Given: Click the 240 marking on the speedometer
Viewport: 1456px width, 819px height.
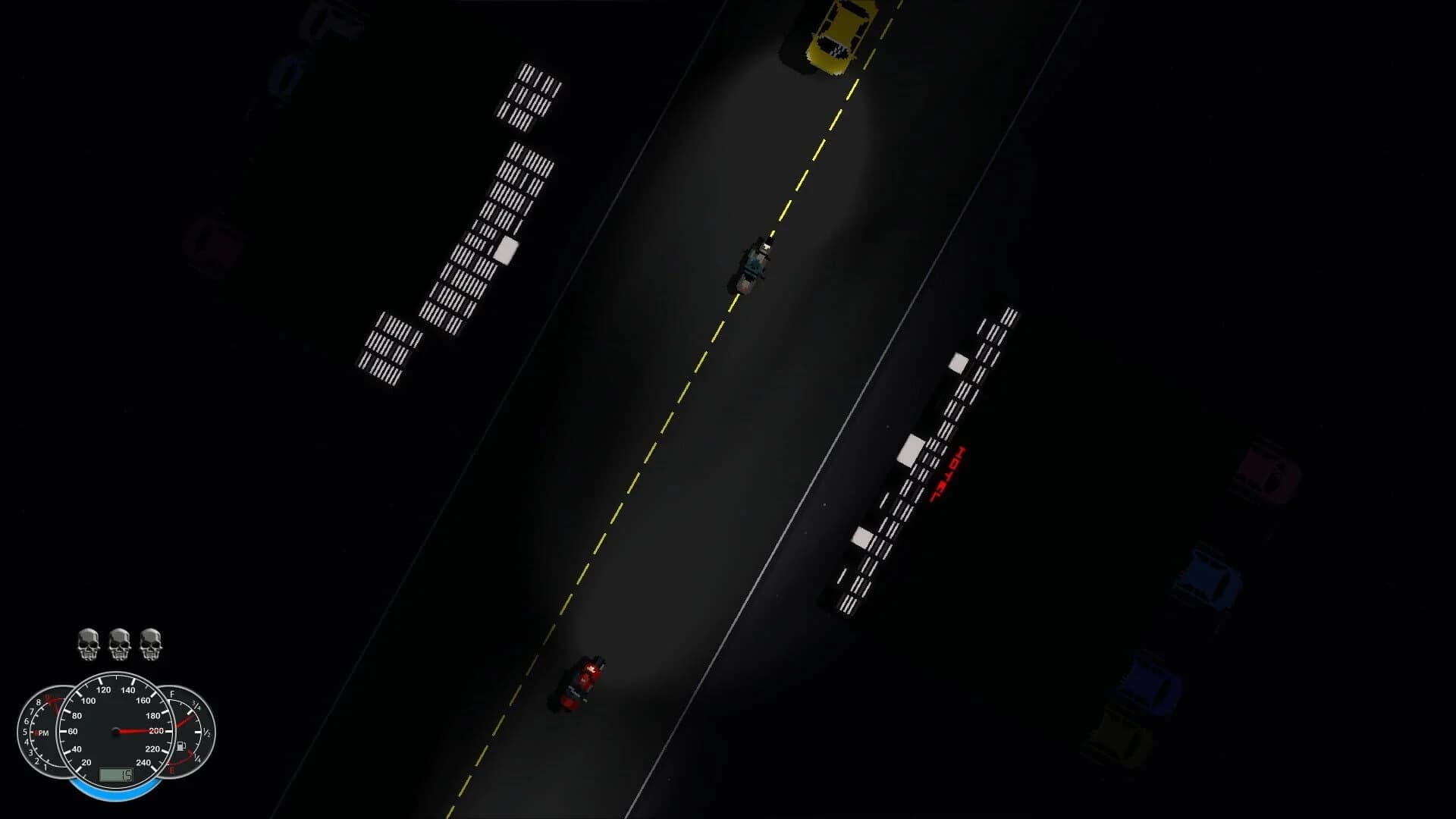Looking at the screenshot, I should (144, 763).
